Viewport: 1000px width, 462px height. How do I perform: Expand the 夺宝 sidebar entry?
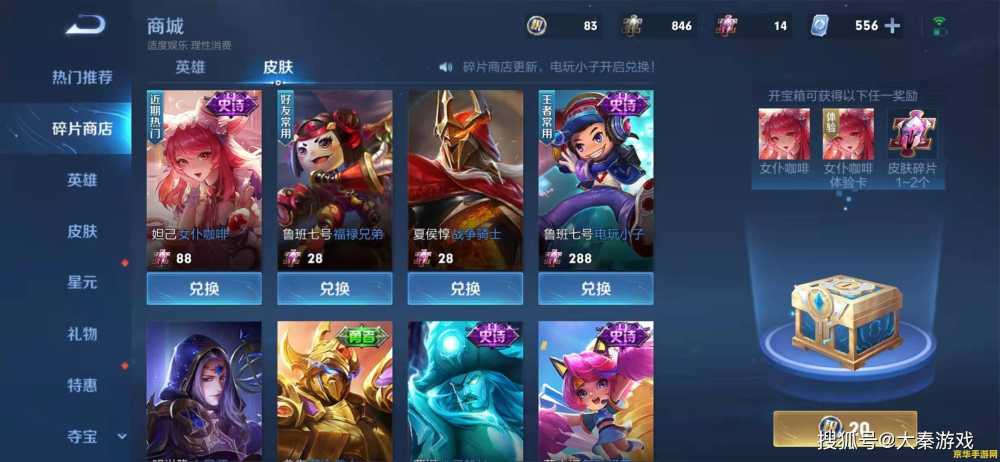click(92, 436)
